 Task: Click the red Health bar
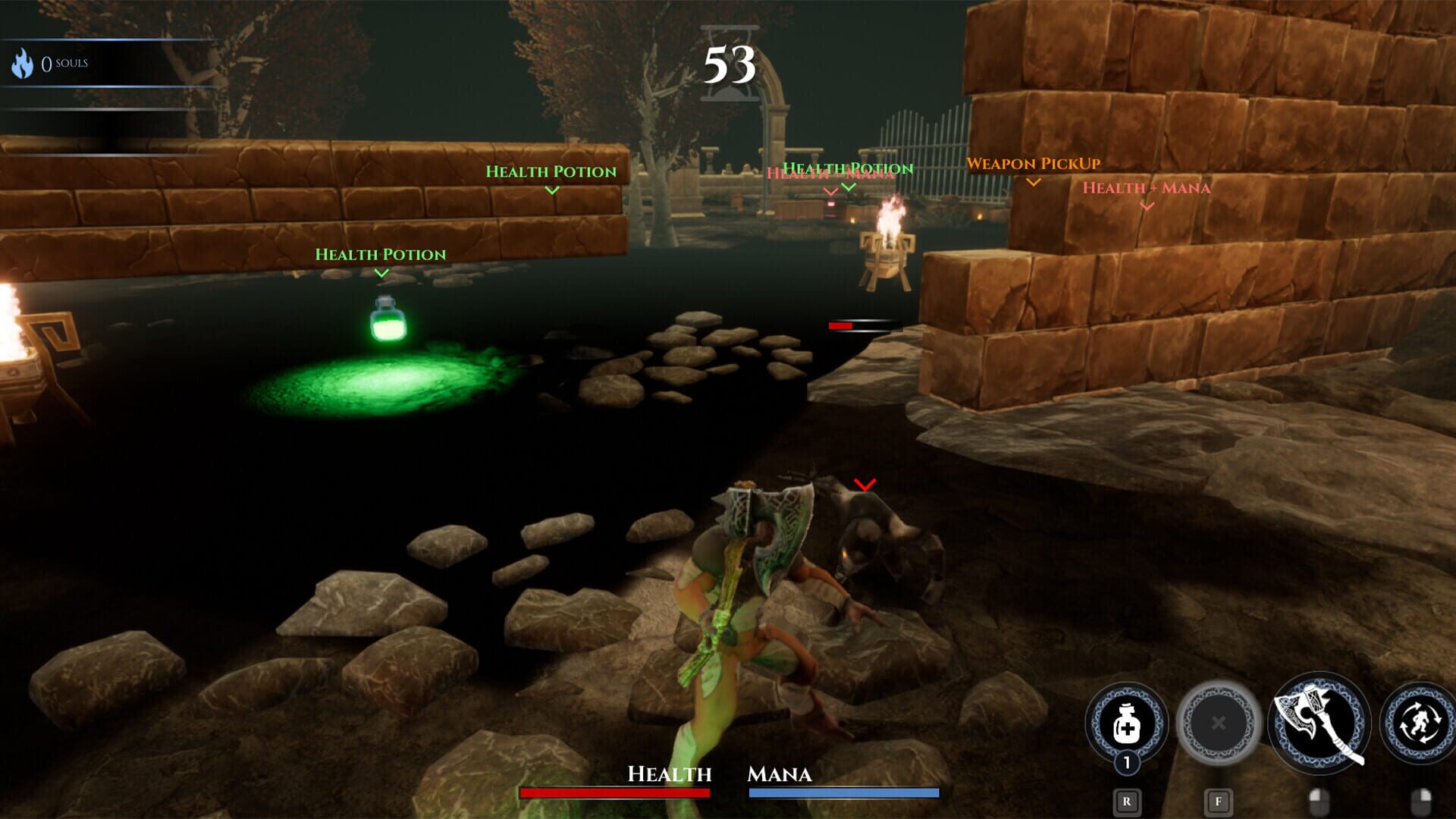(x=614, y=792)
